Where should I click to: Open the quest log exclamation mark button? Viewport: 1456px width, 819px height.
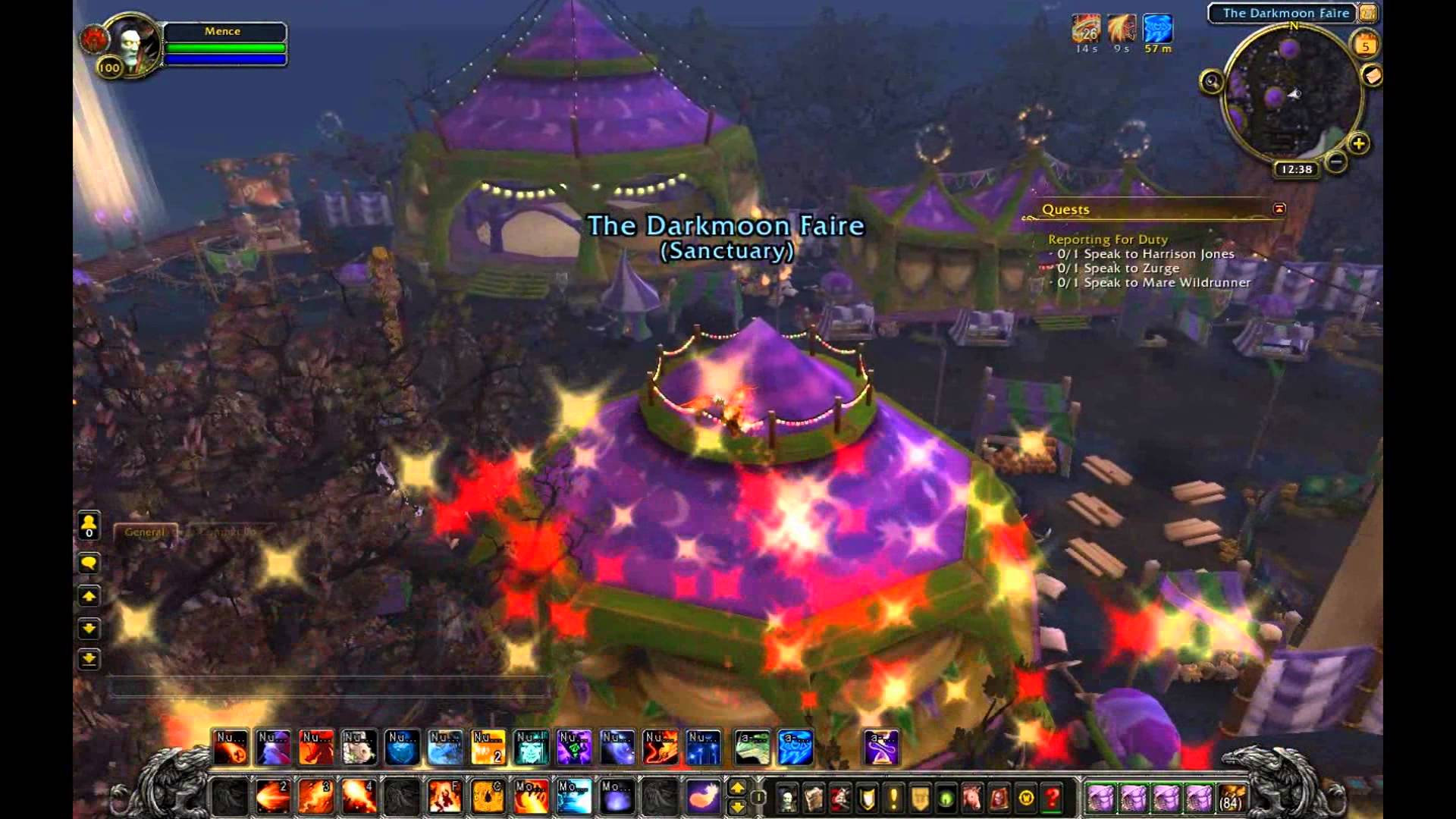pos(894,798)
